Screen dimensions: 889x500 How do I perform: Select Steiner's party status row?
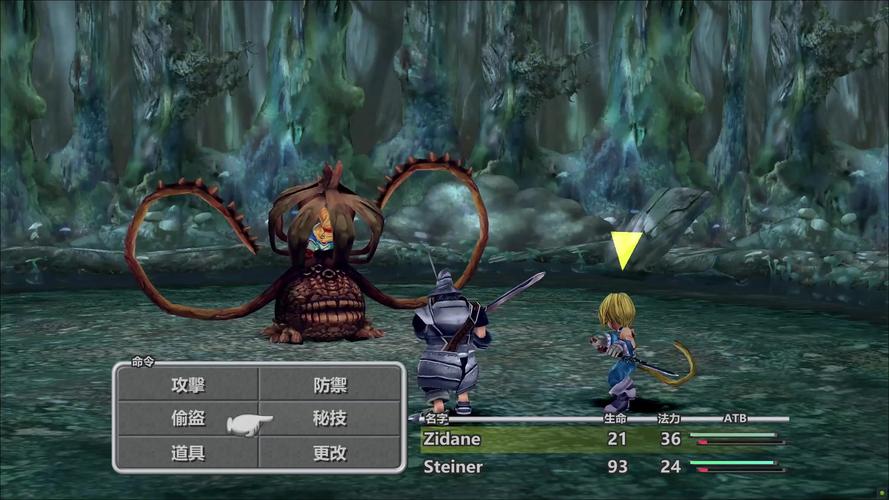(x=600, y=467)
